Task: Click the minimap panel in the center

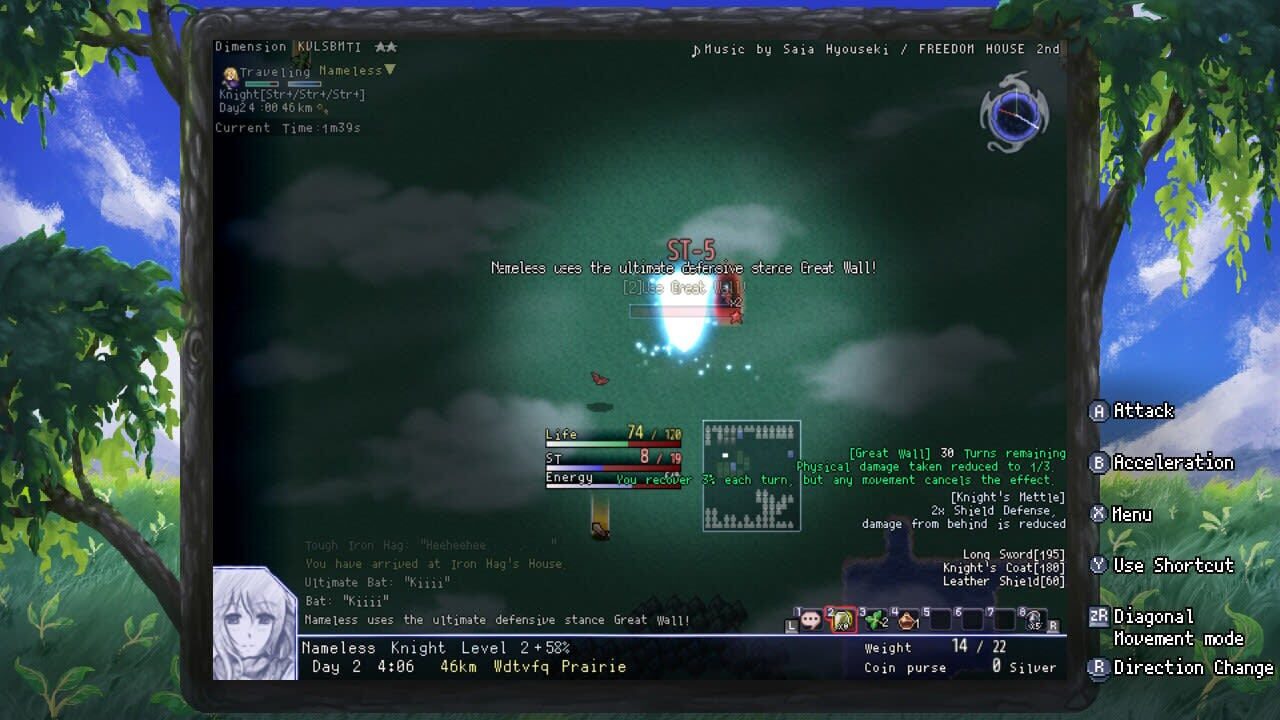Action: tap(752, 474)
